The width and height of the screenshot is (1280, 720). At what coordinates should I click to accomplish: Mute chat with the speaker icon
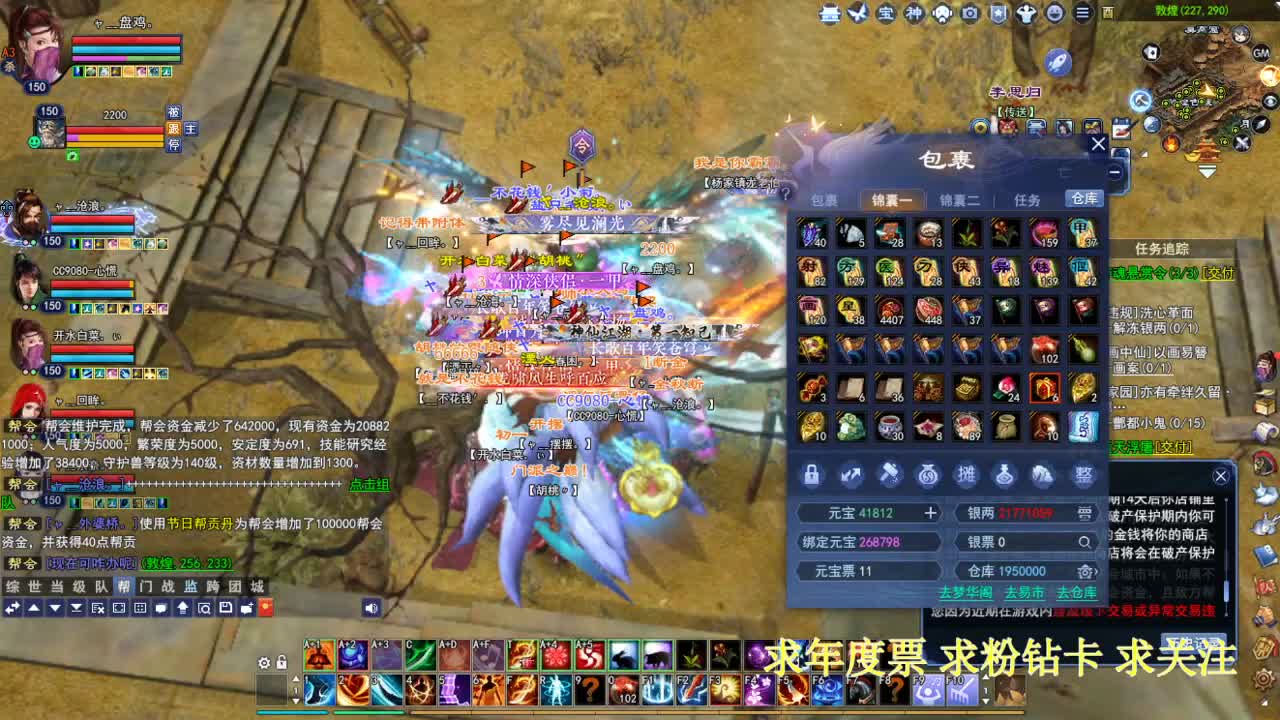point(371,607)
